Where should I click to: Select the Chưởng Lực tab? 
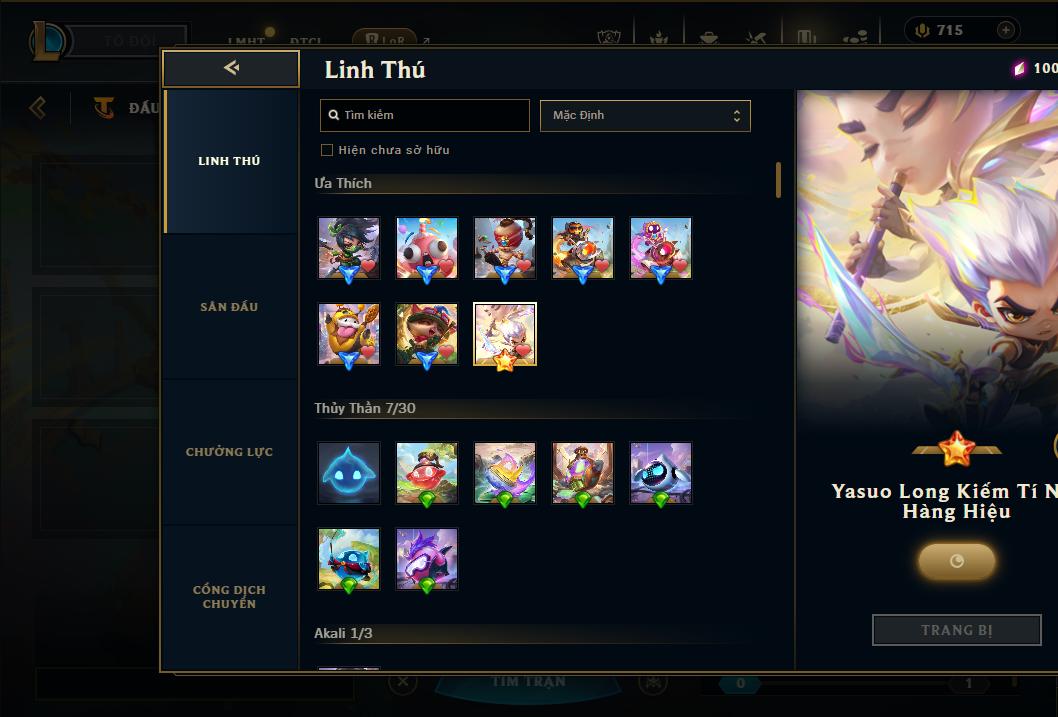click(229, 452)
